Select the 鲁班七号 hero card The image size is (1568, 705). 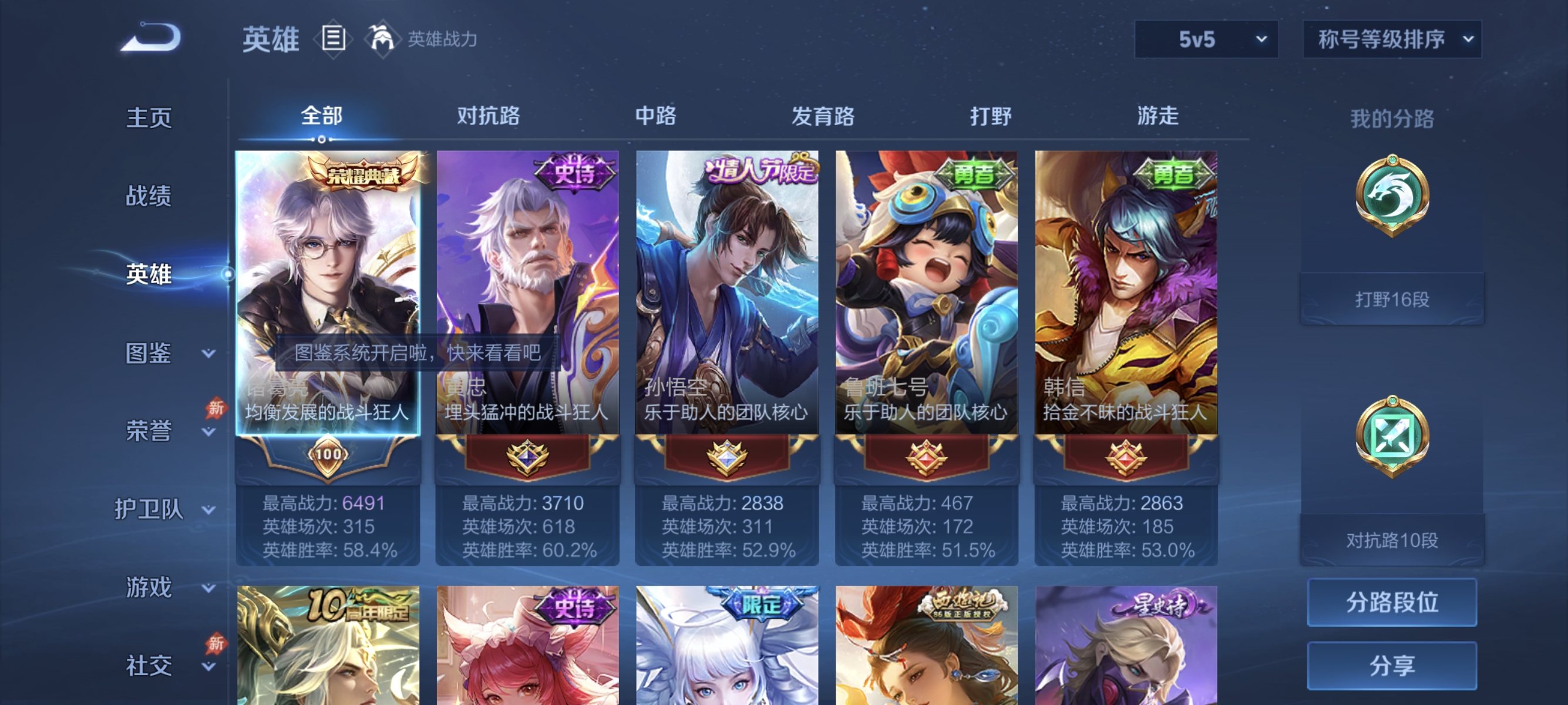coord(927,292)
